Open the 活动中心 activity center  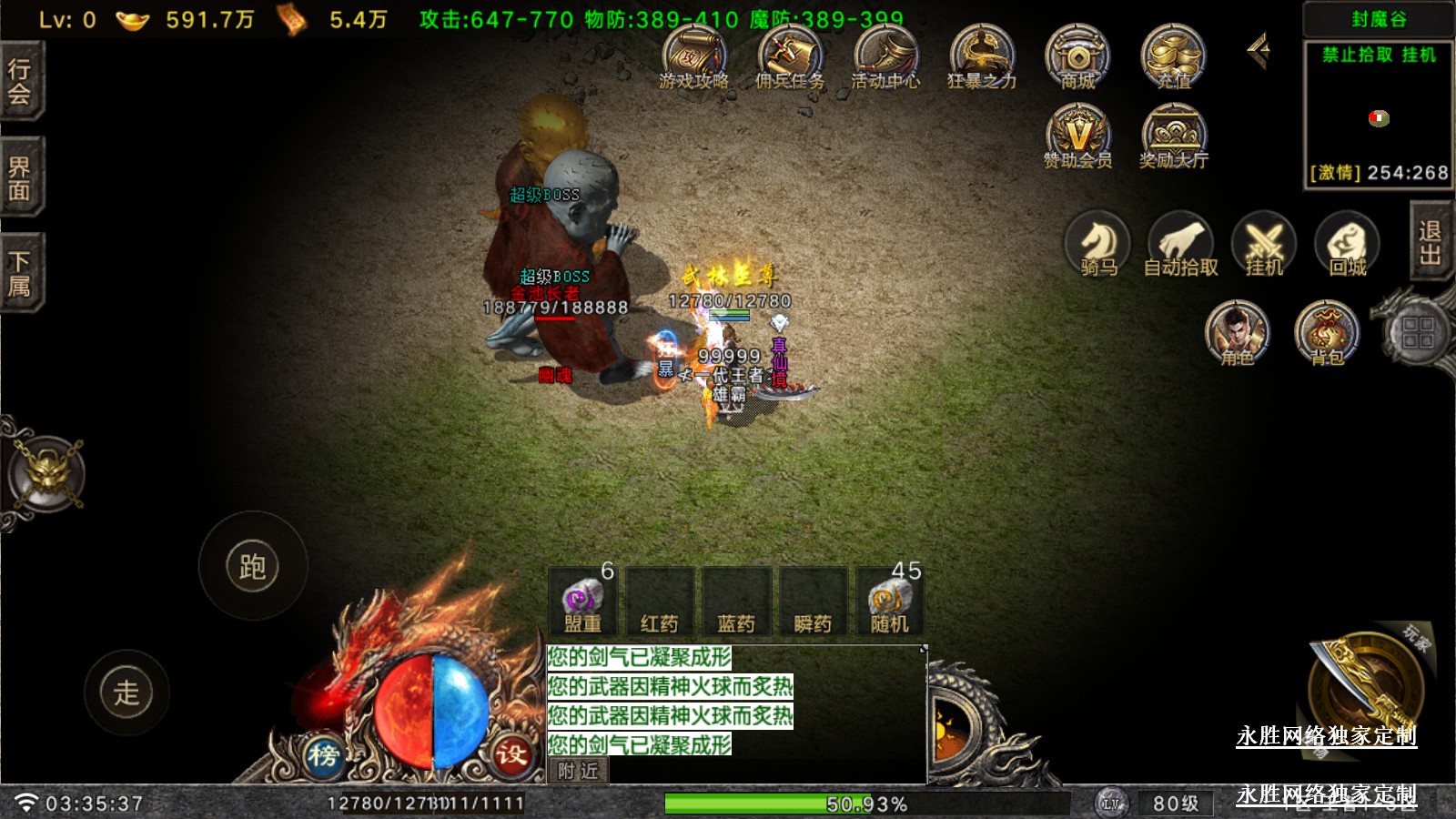(x=885, y=56)
